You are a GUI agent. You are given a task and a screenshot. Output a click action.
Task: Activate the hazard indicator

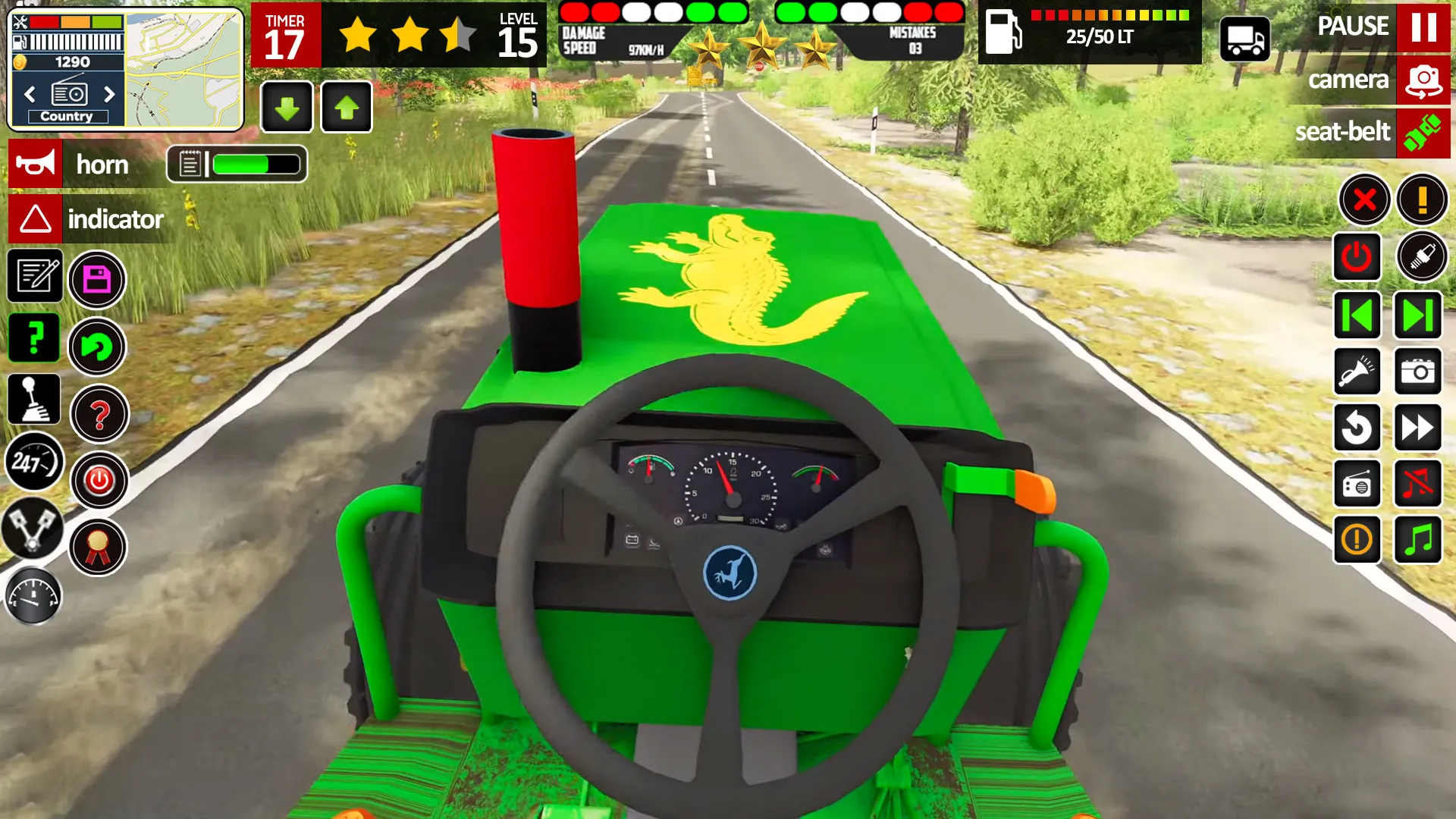(35, 219)
